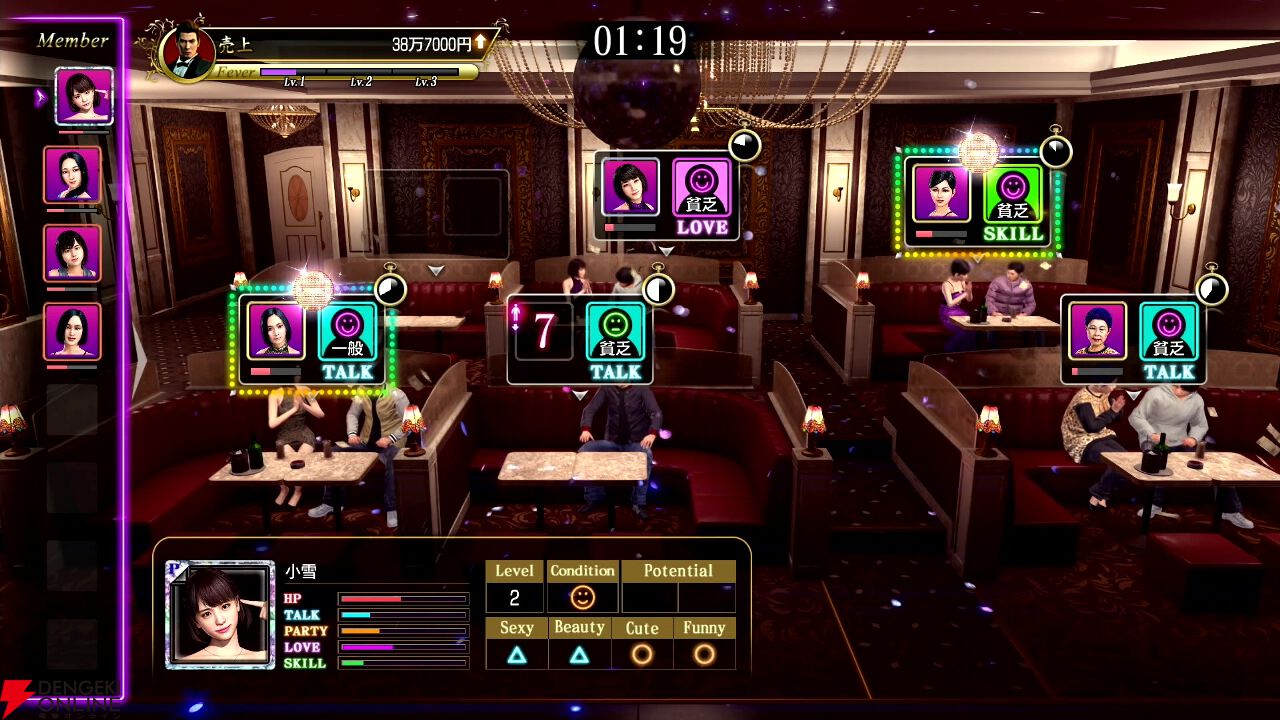Image resolution: width=1280 pixels, height=720 pixels.
Task: Choose the TALK table with the elderly hostess
Action: (1133, 340)
